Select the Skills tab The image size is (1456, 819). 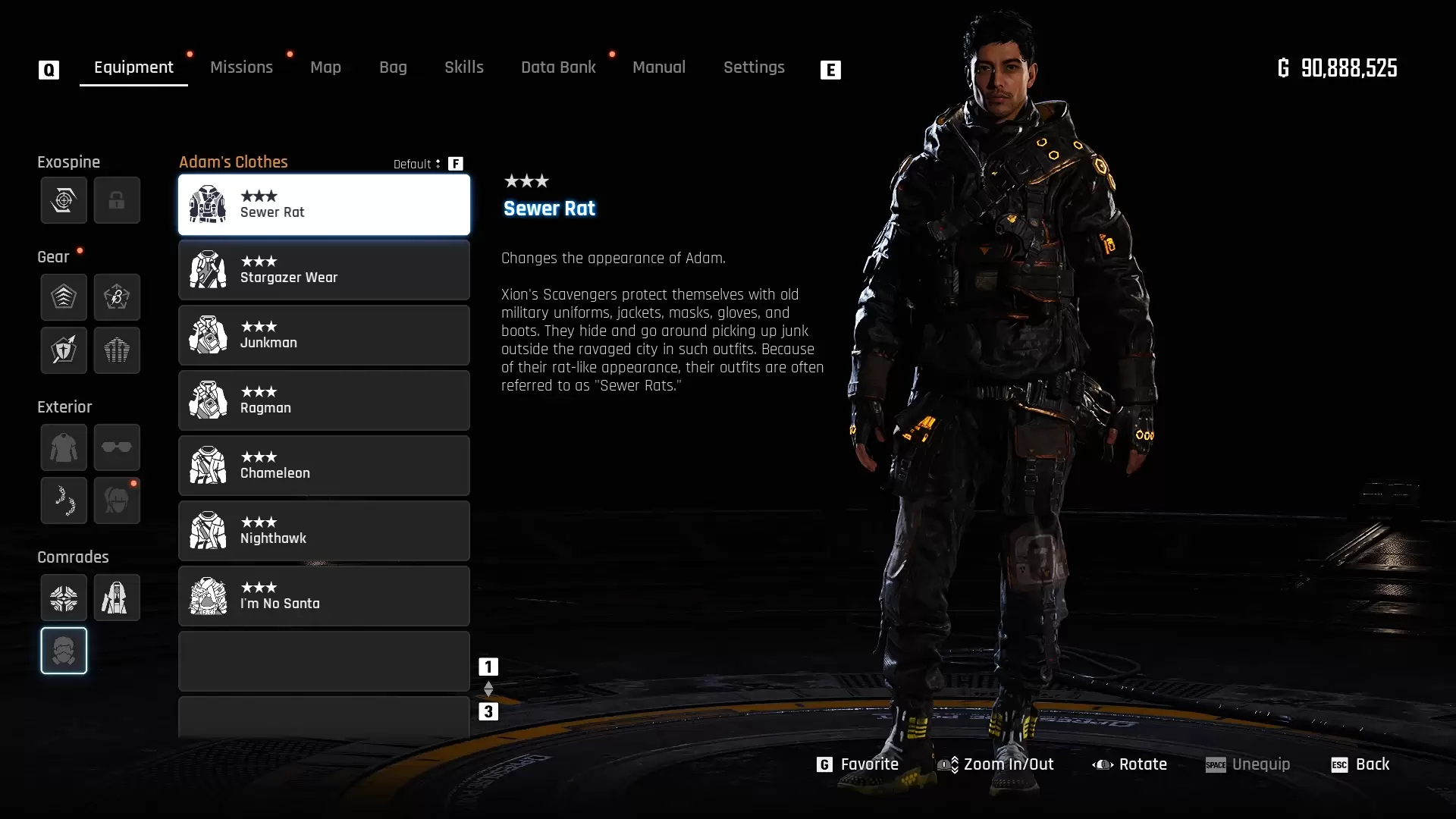pyautogui.click(x=463, y=67)
